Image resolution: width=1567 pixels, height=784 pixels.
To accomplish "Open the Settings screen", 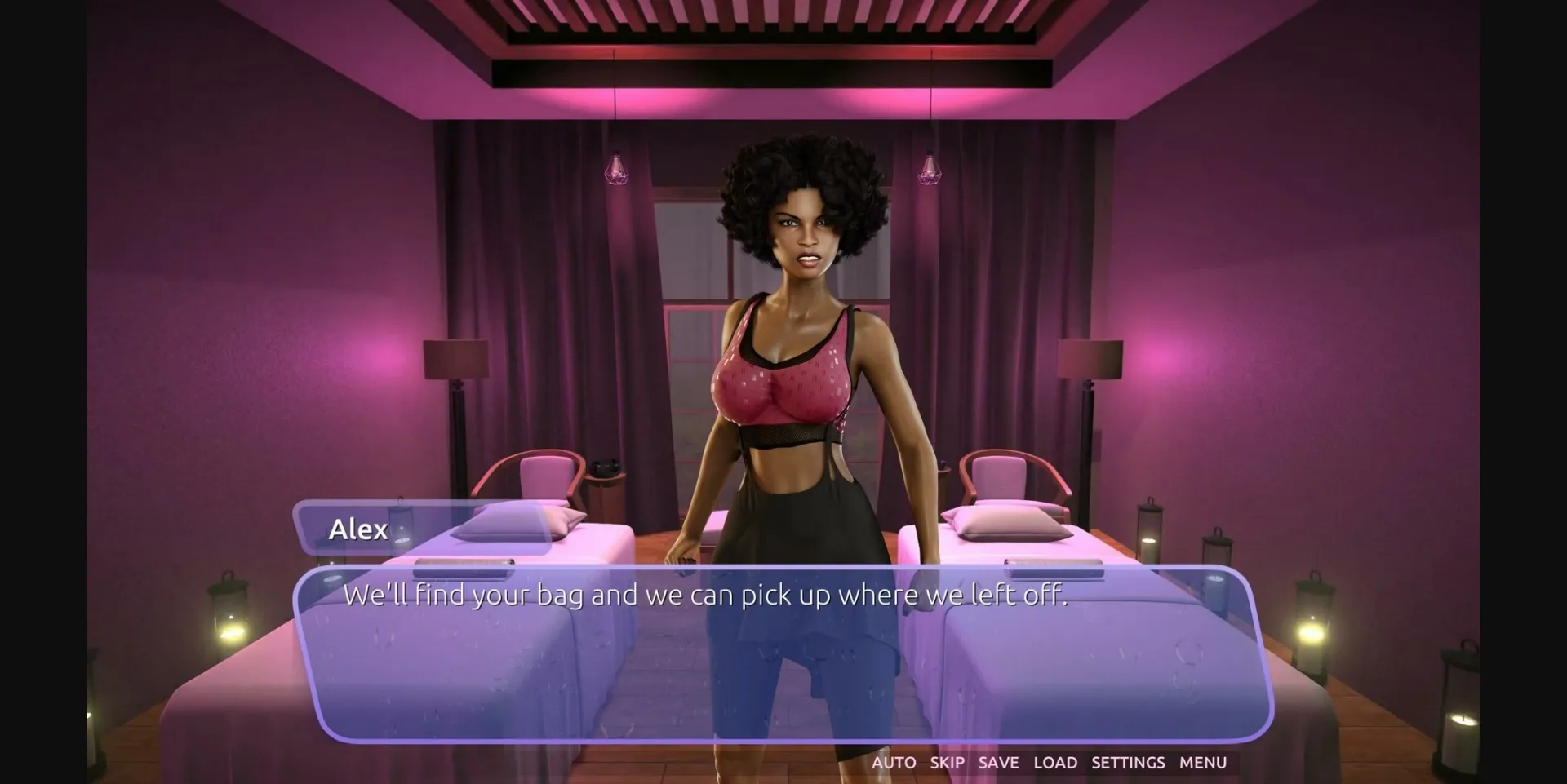I will tap(1128, 762).
